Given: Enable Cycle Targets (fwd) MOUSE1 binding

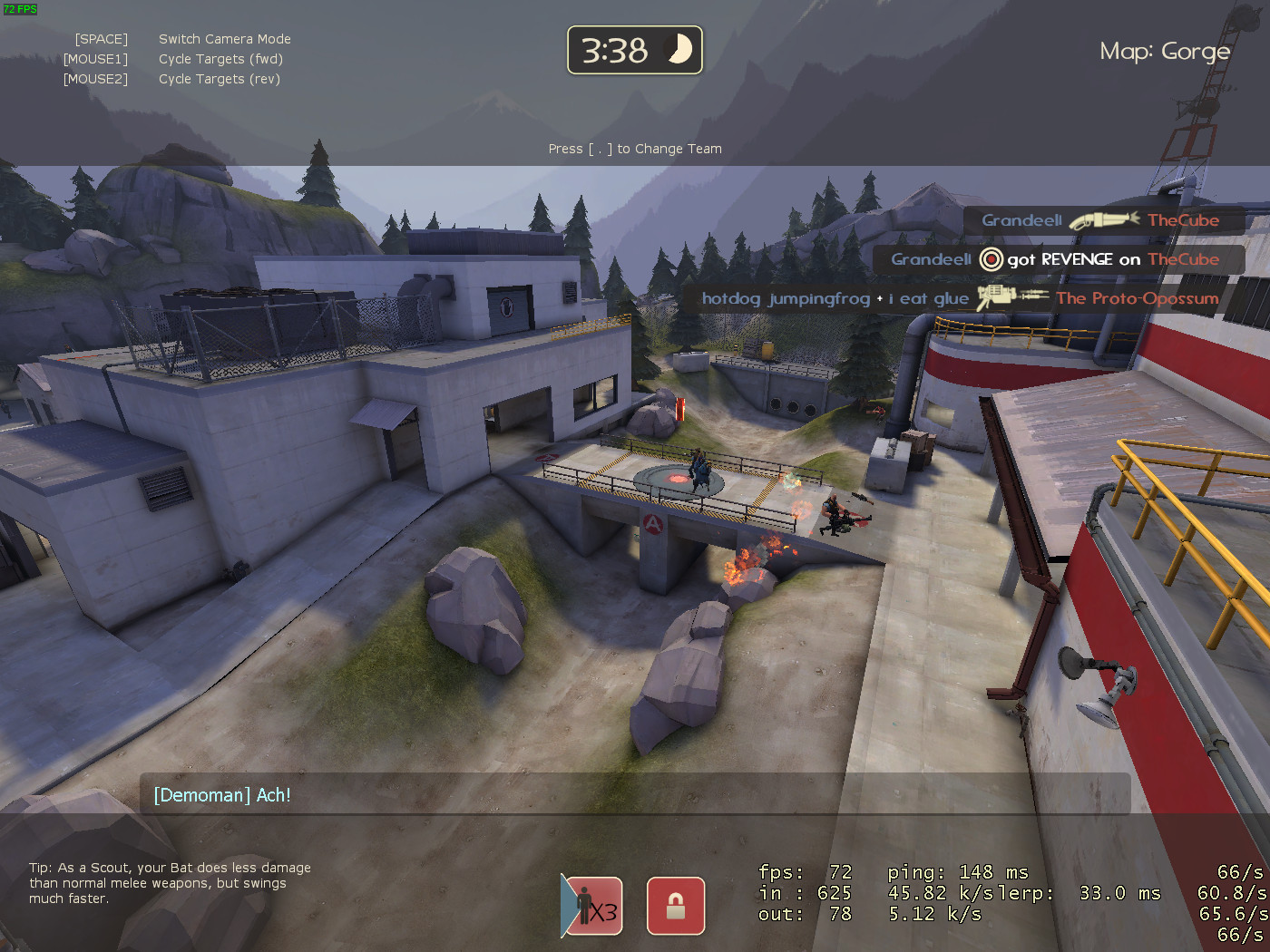Looking at the screenshot, I should pos(220,59).
